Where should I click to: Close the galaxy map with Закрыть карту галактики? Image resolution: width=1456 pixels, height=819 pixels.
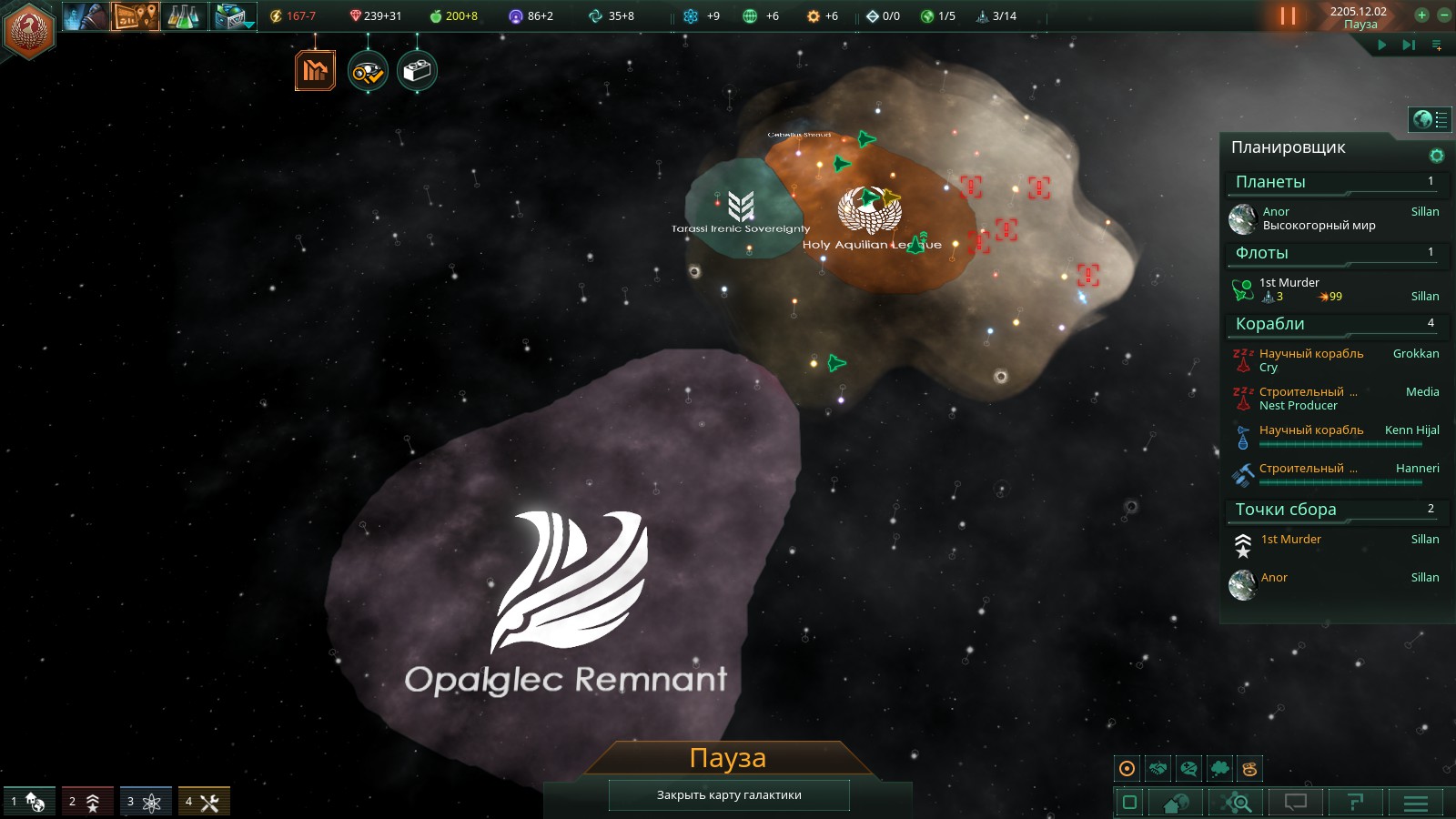(x=729, y=794)
